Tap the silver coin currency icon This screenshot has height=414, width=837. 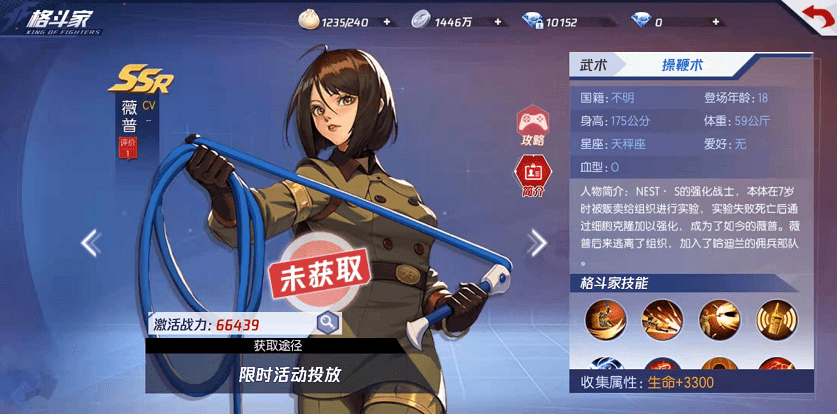tap(421, 20)
